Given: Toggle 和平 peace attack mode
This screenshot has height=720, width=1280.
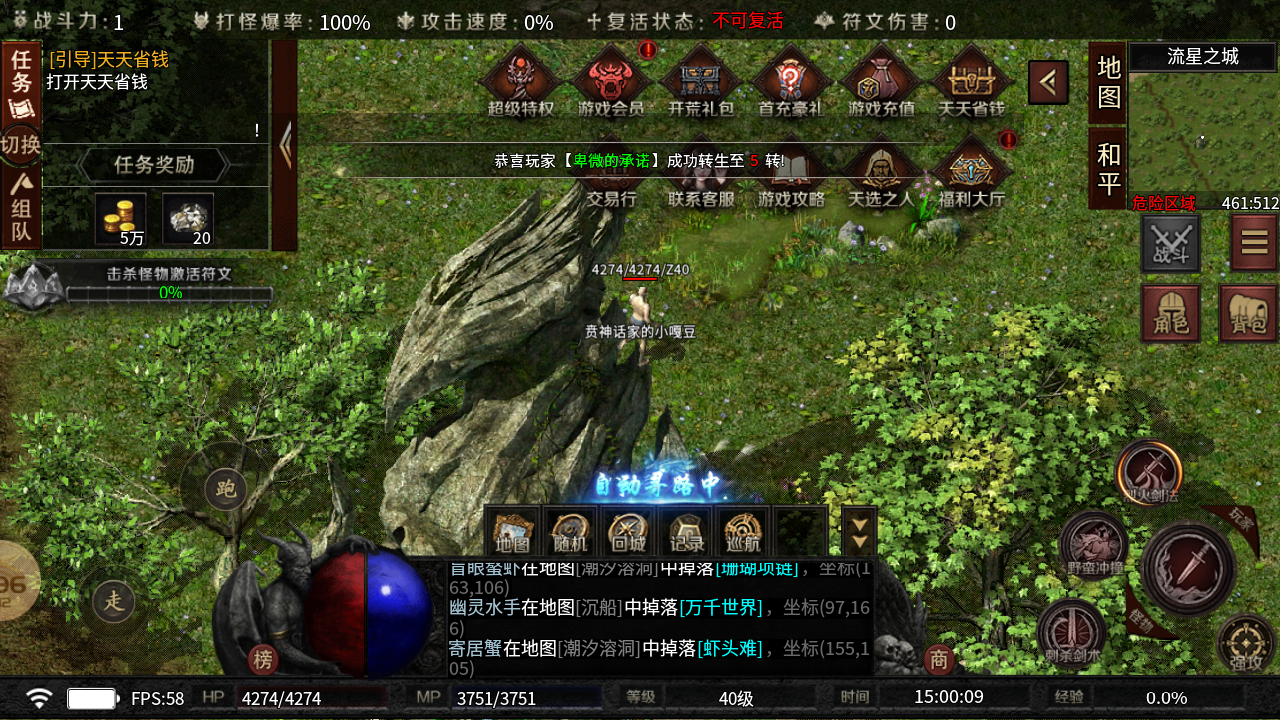Looking at the screenshot, I should coord(1106,166).
